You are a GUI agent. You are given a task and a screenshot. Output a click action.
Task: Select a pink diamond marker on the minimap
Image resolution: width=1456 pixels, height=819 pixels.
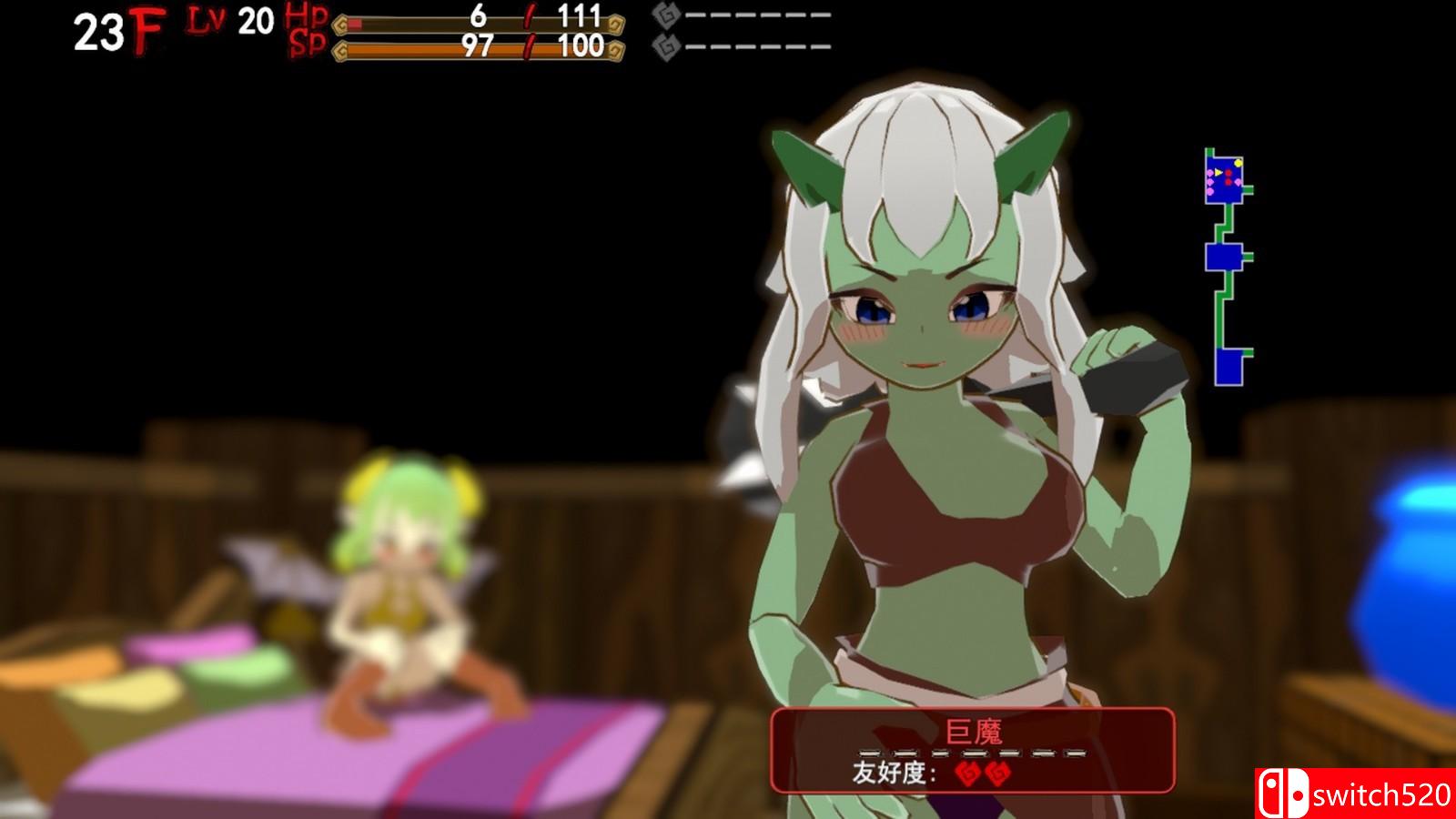pyautogui.click(x=1210, y=173)
